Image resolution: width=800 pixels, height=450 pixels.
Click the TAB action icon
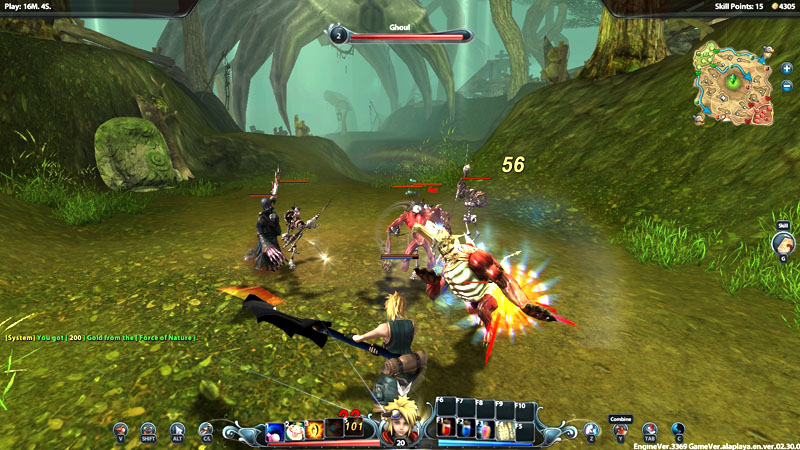pyautogui.click(x=649, y=431)
